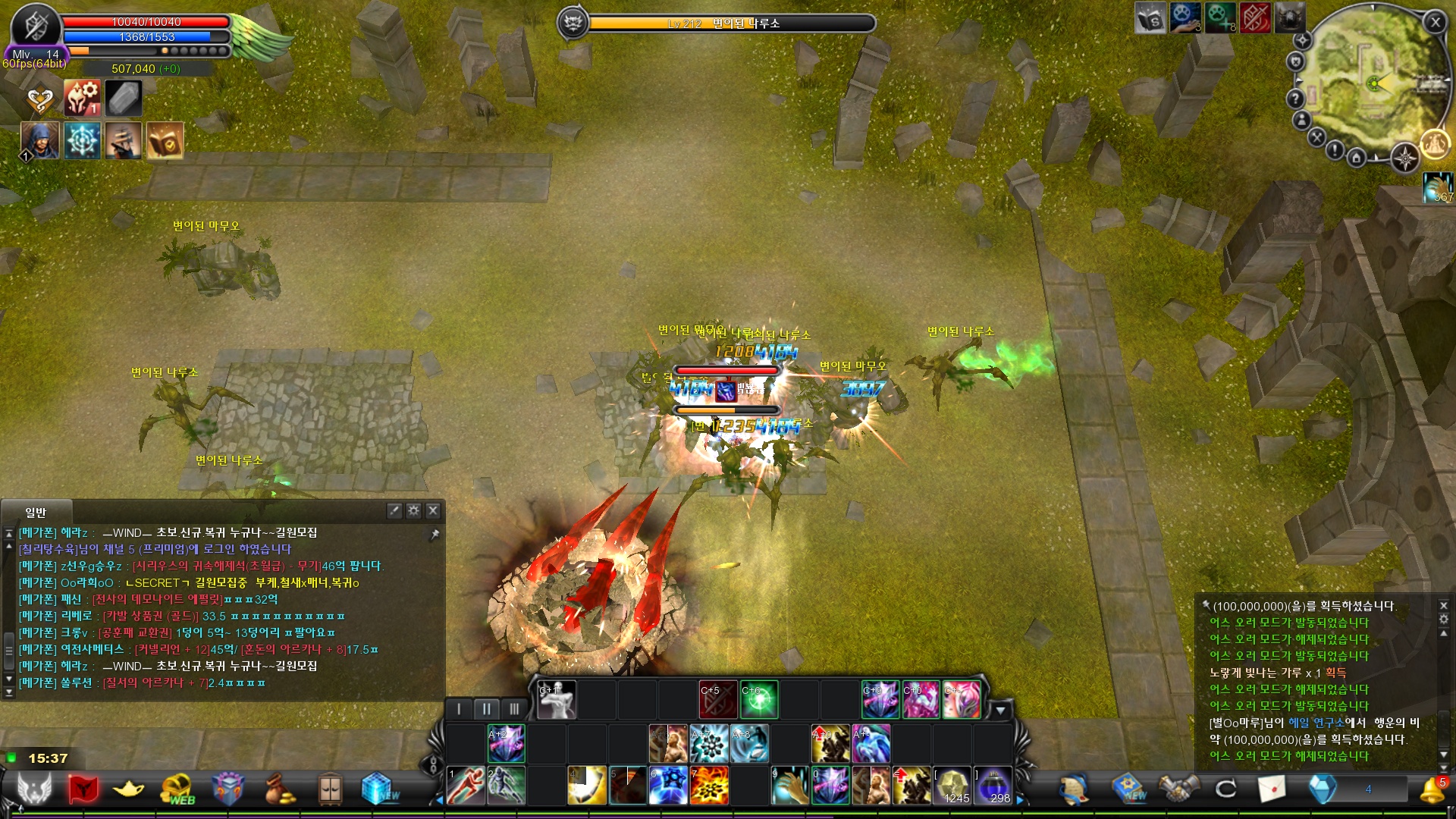Viewport: 1456px width, 819px height.
Task: Close the minimap with its X button
Action: coord(1435,22)
